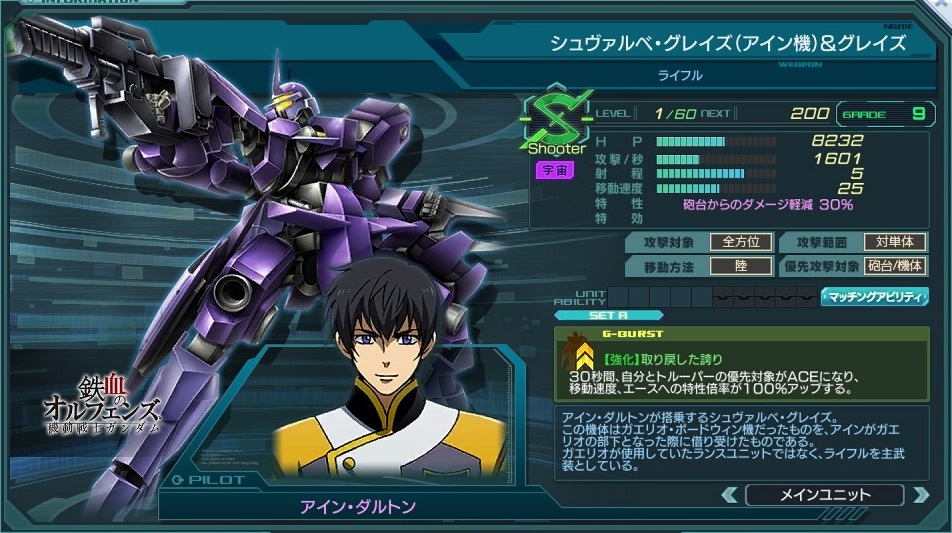Click the left arrow beside メインユニット
Image resolution: width=952 pixels, height=533 pixels.
[x=730, y=495]
